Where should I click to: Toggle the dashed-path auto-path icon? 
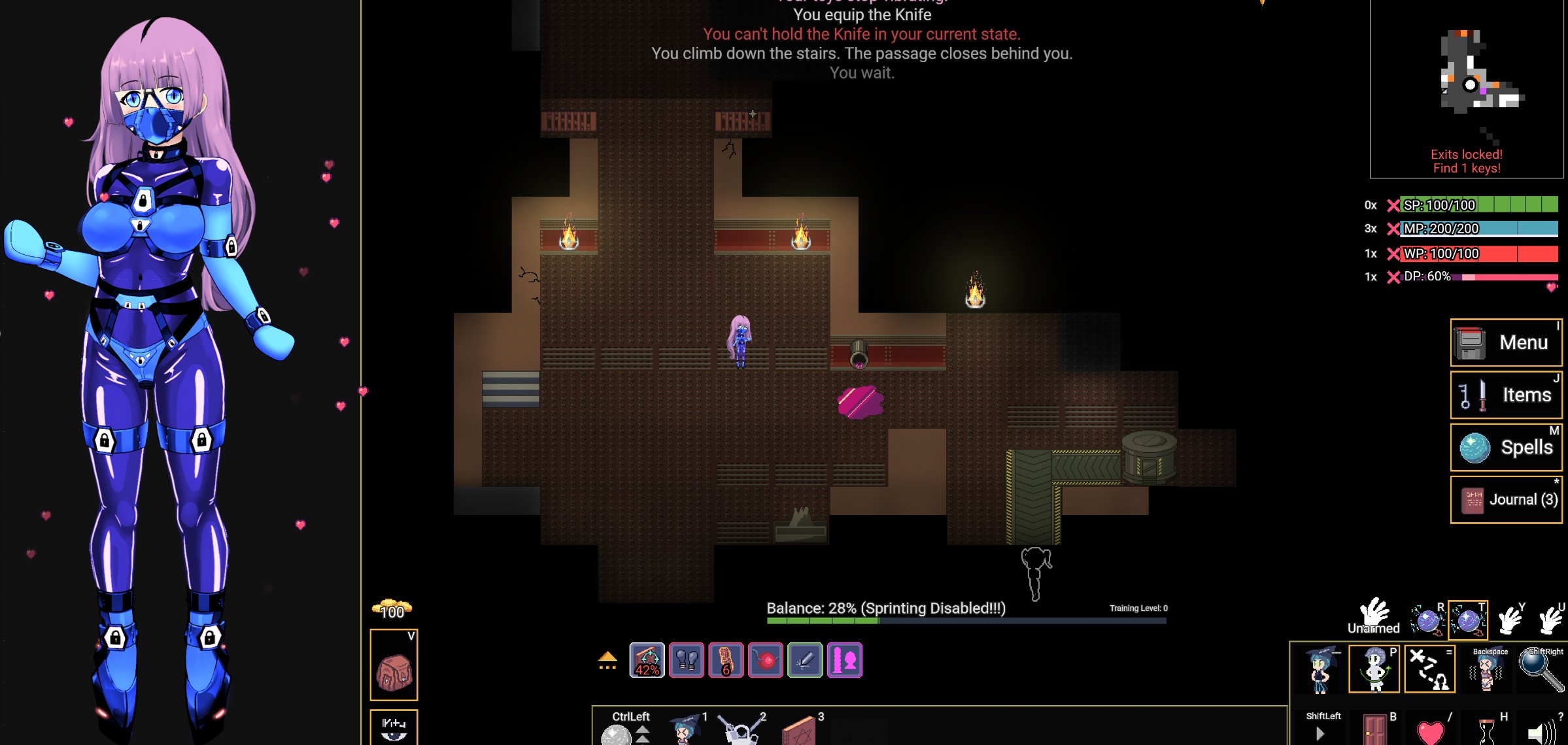click(x=1430, y=669)
